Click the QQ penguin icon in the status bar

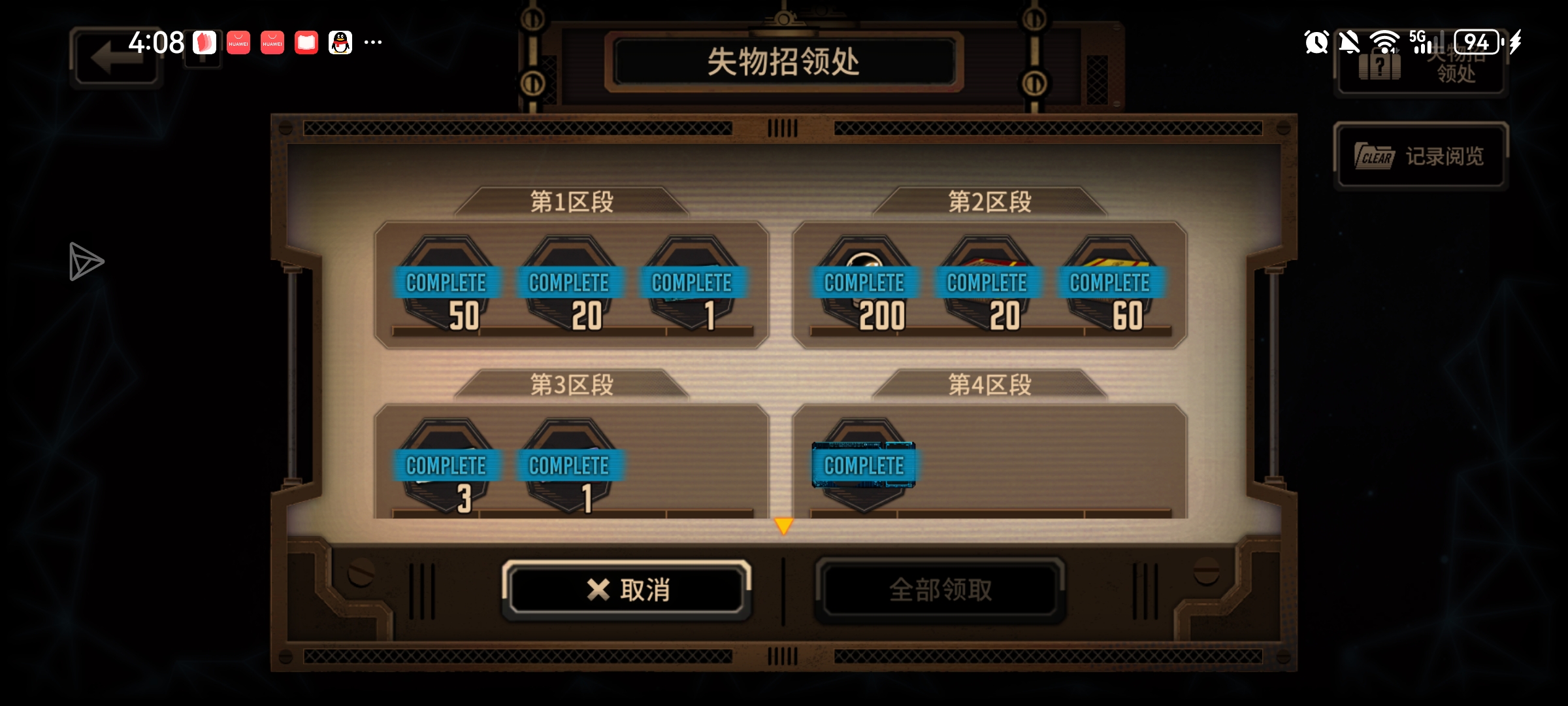coord(340,42)
